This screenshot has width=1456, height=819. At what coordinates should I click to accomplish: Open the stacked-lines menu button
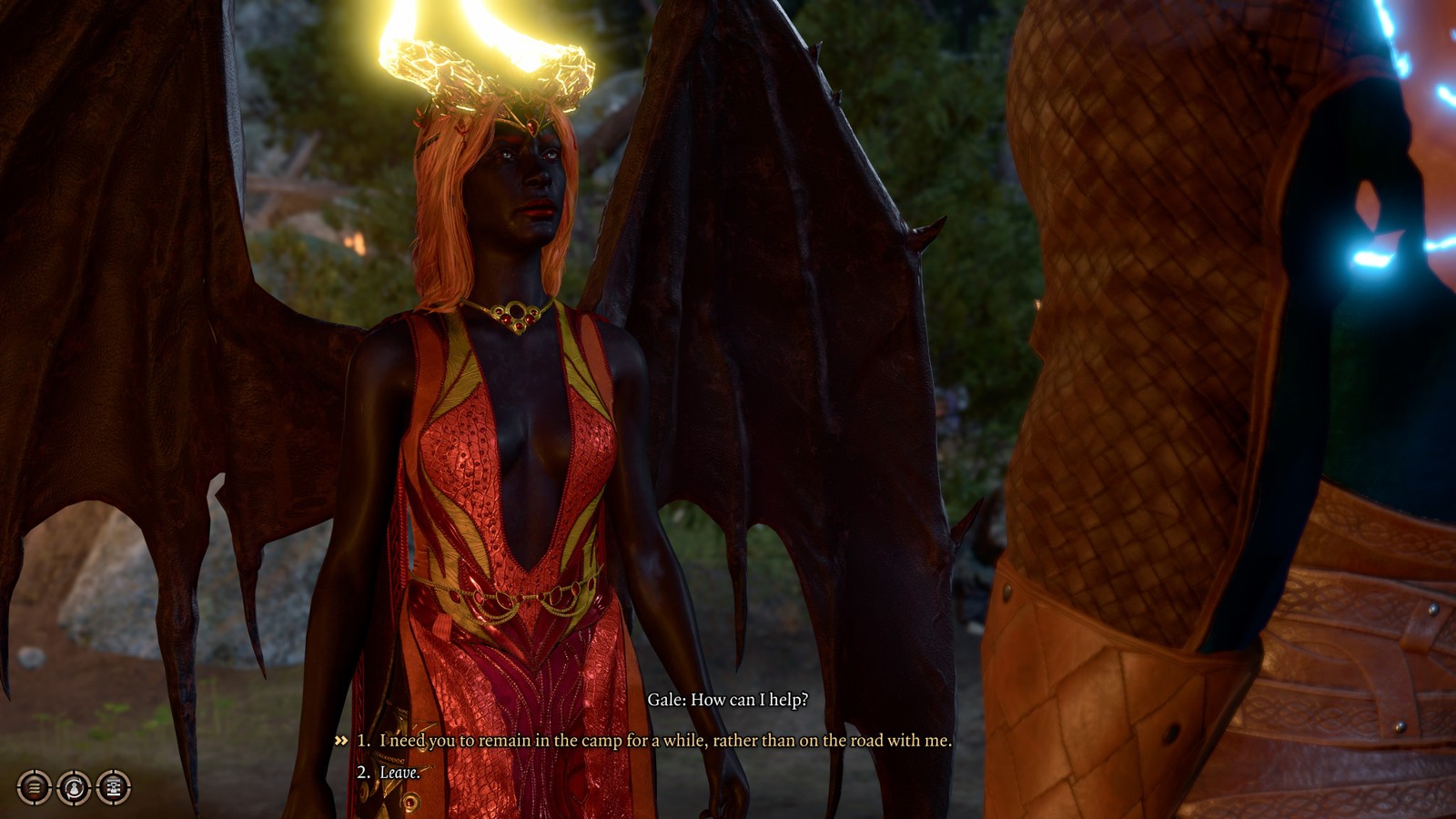tap(34, 787)
